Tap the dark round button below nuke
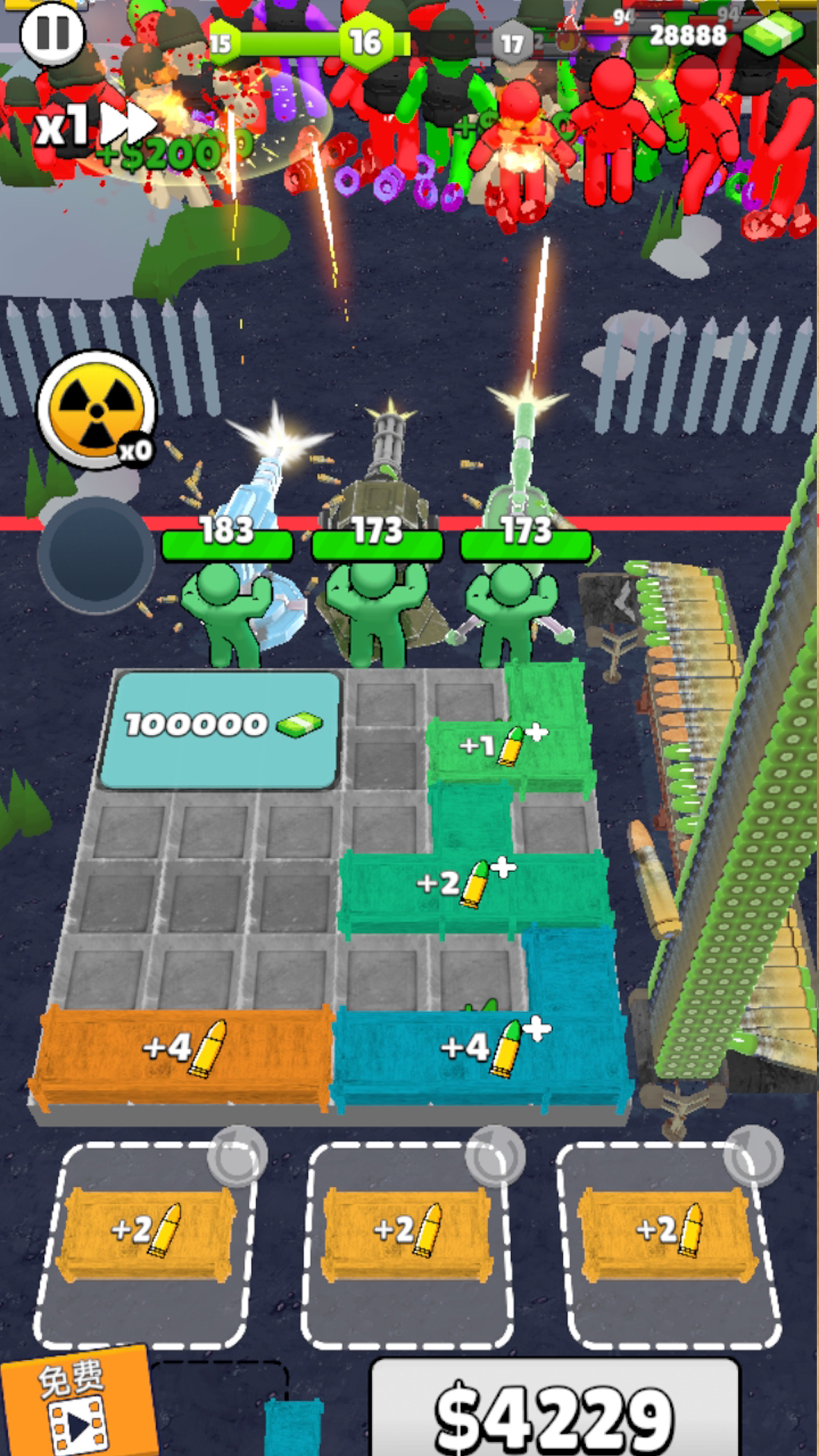The height and width of the screenshot is (1456, 819). [x=96, y=554]
